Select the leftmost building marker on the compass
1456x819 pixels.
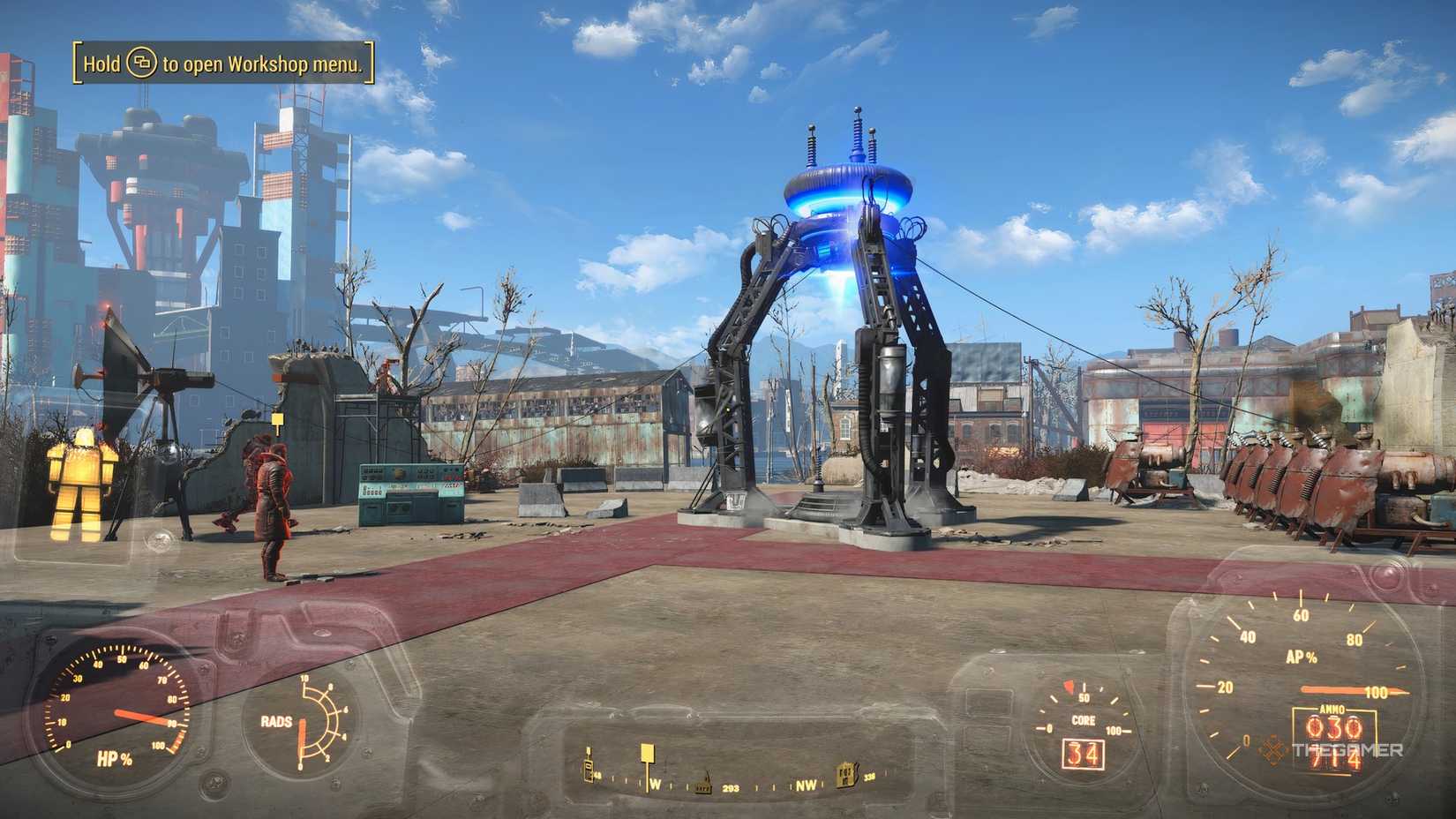click(x=588, y=767)
